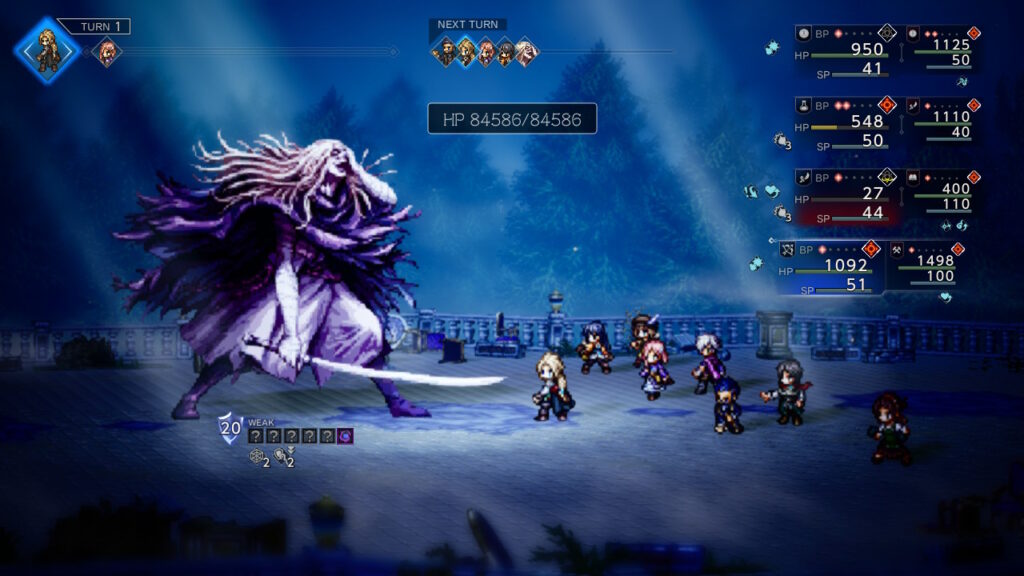1024x576 pixels.
Task: Inspect the spider web debuff icon on the enemy
Action: [258, 457]
